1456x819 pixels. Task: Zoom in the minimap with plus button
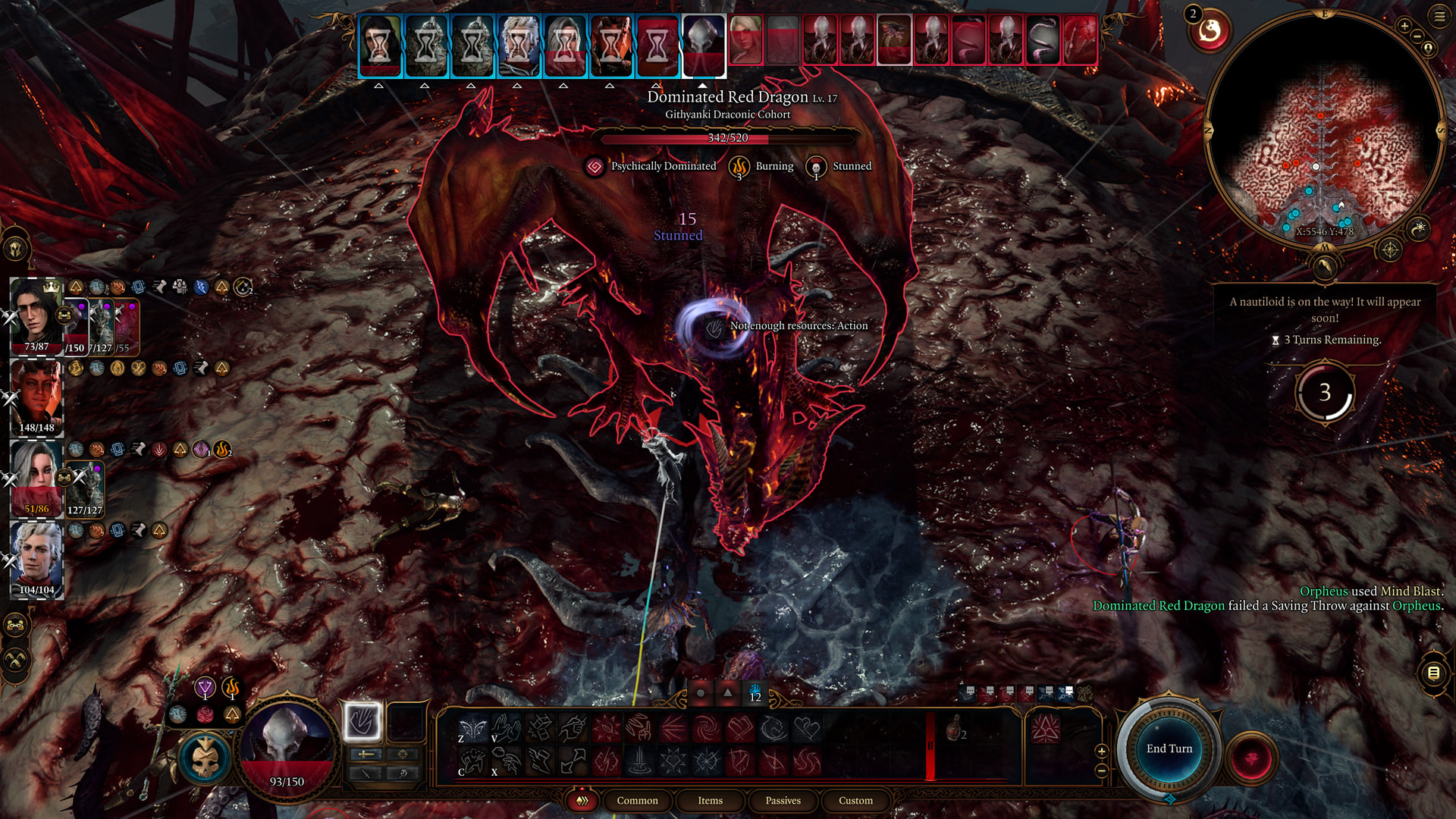[x=1404, y=27]
